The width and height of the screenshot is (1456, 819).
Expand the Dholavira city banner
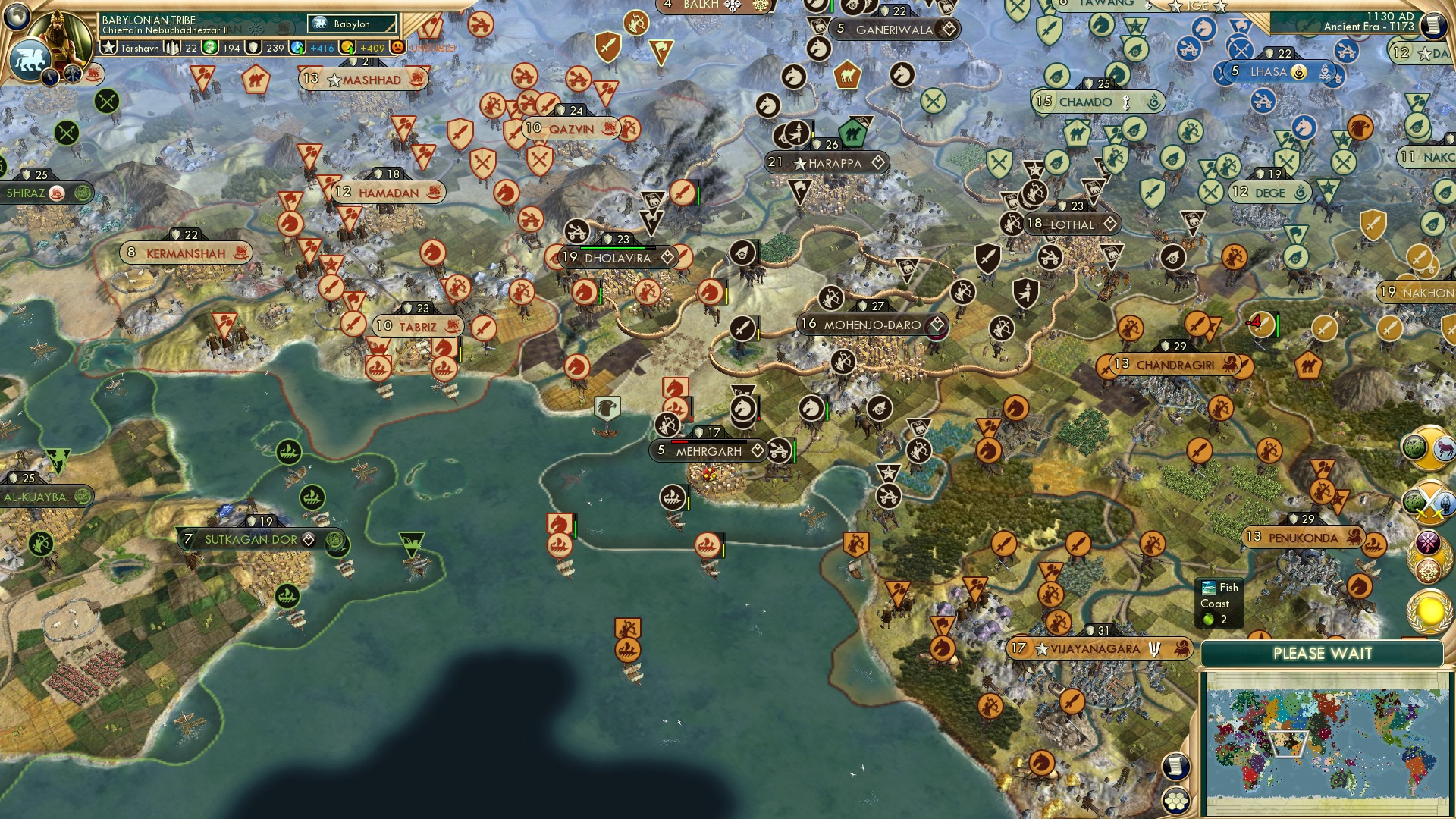[x=668, y=257]
